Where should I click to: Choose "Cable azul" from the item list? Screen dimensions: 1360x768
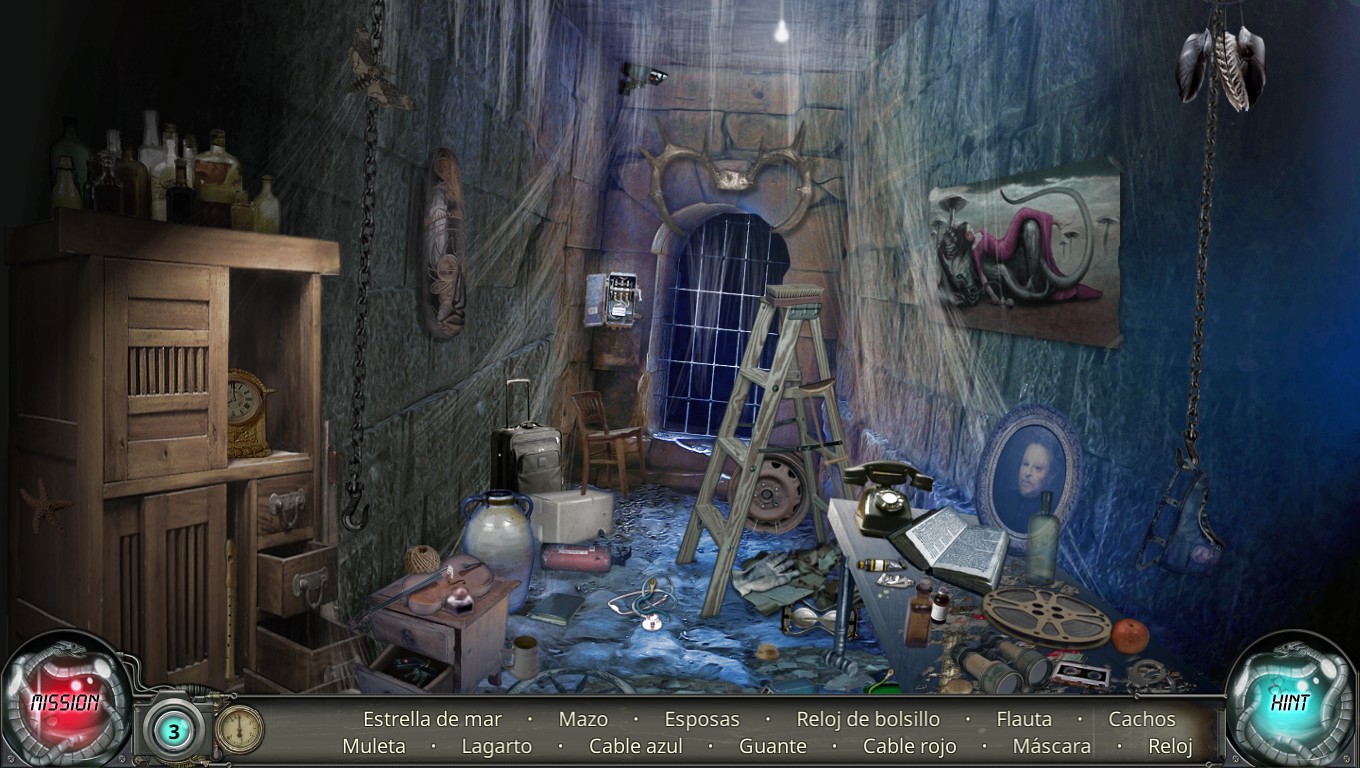click(x=636, y=746)
